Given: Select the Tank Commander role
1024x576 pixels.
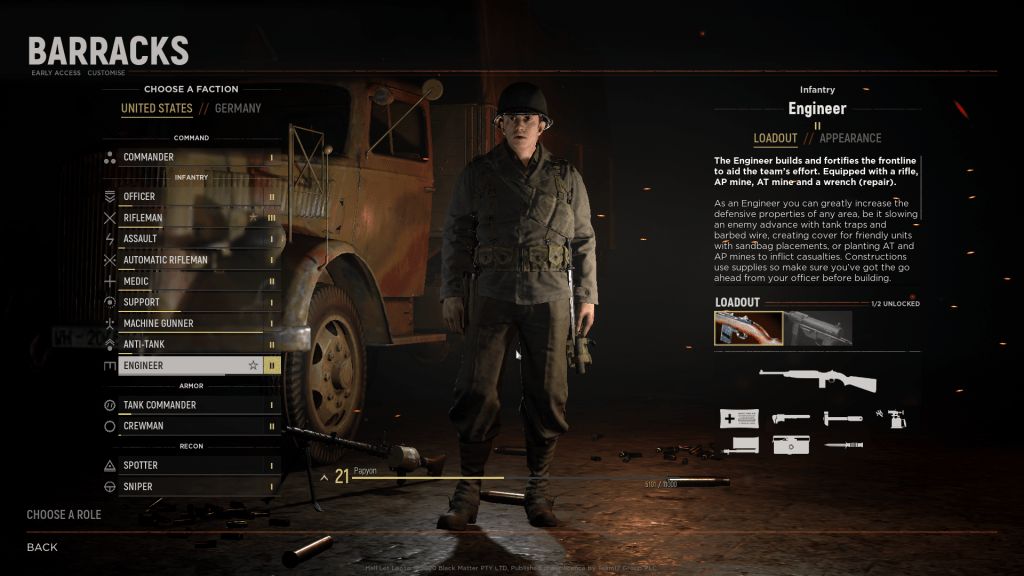Looking at the screenshot, I should (x=190, y=405).
